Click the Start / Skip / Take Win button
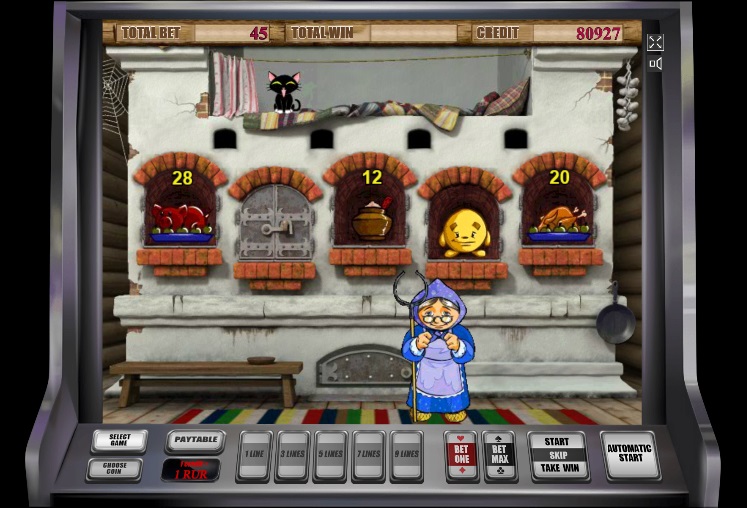The width and height of the screenshot is (747, 508). coord(557,456)
